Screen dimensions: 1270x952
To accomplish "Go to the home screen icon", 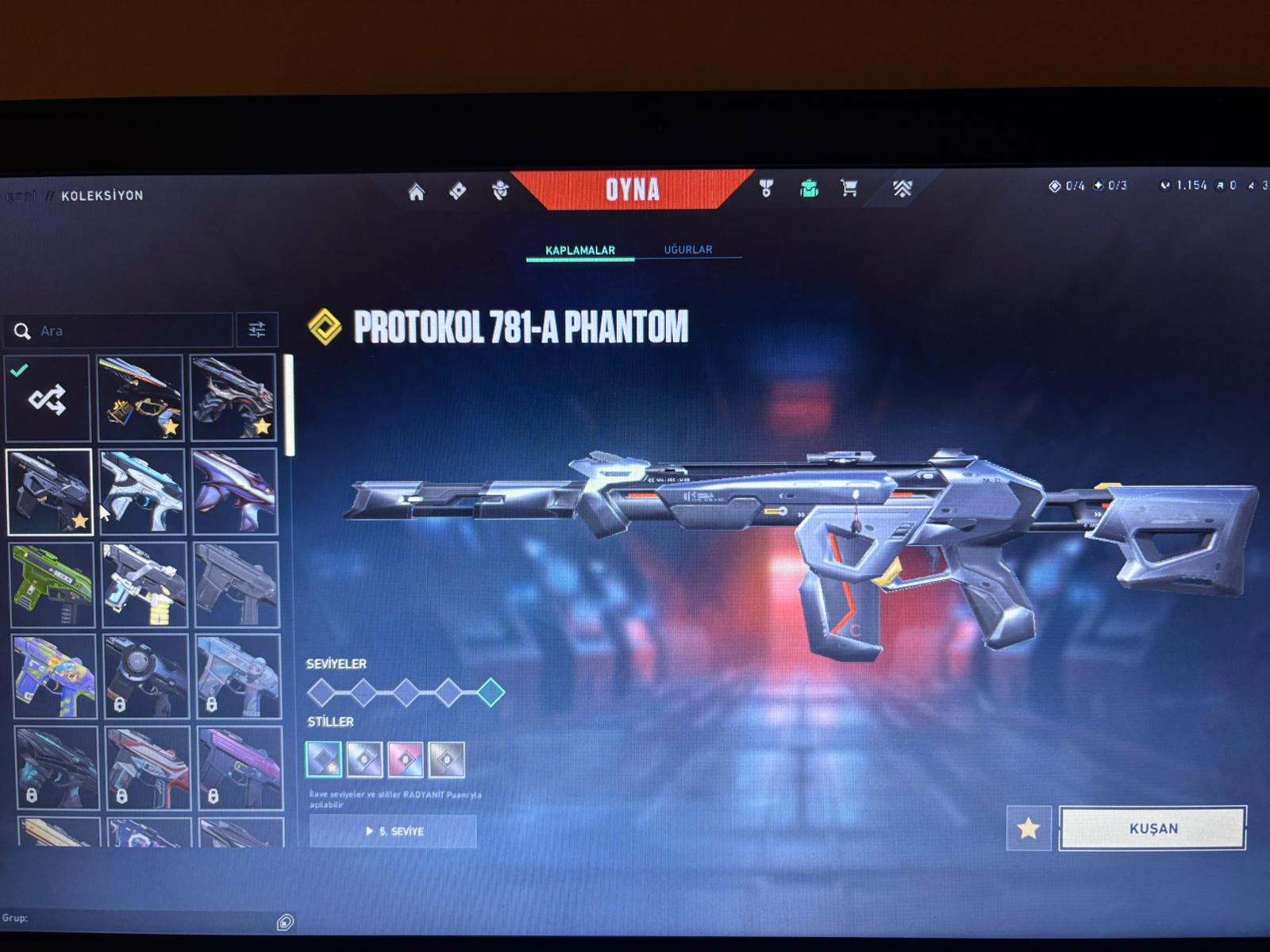I will coord(416,192).
